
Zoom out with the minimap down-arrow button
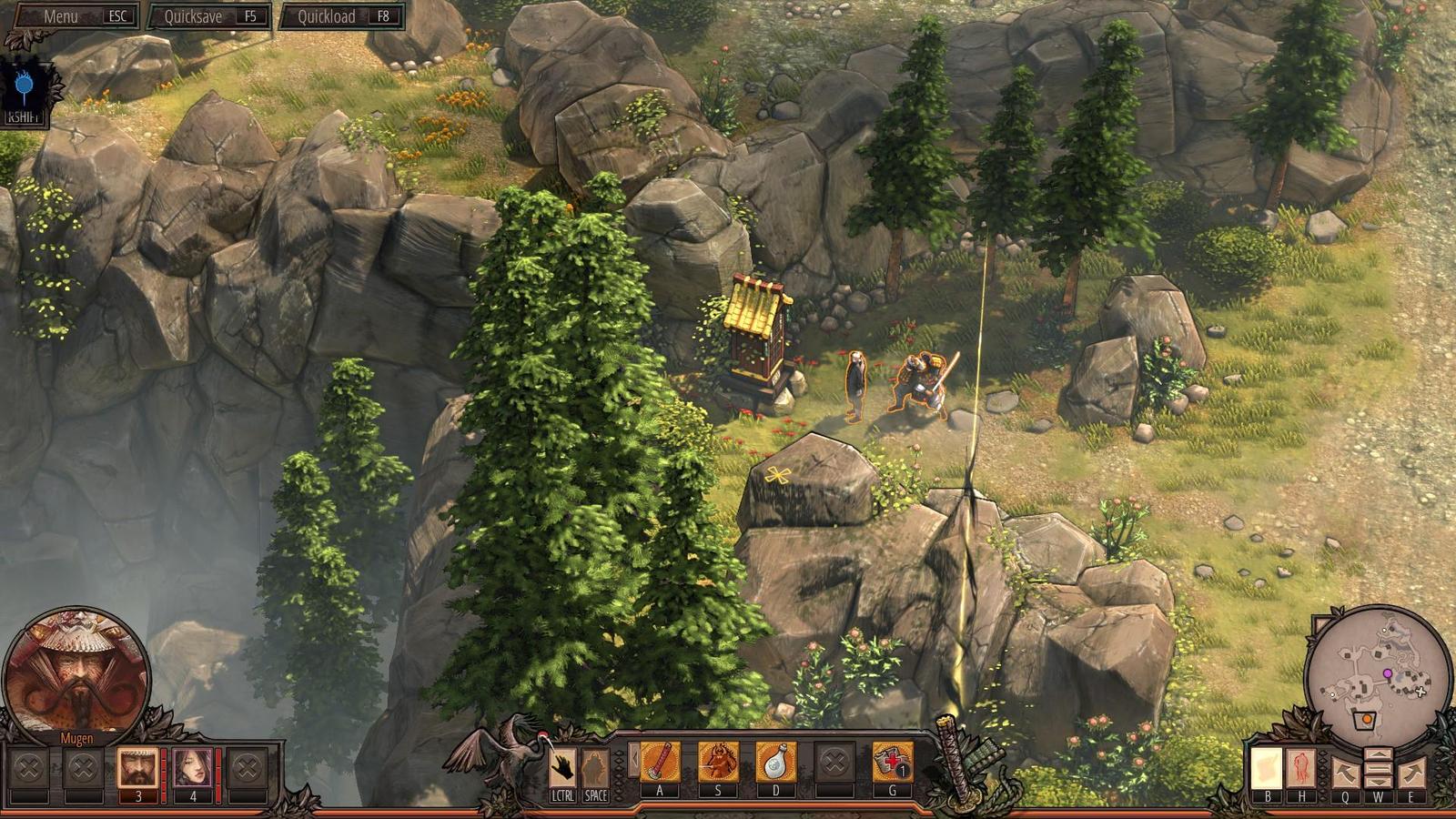tap(1379, 781)
